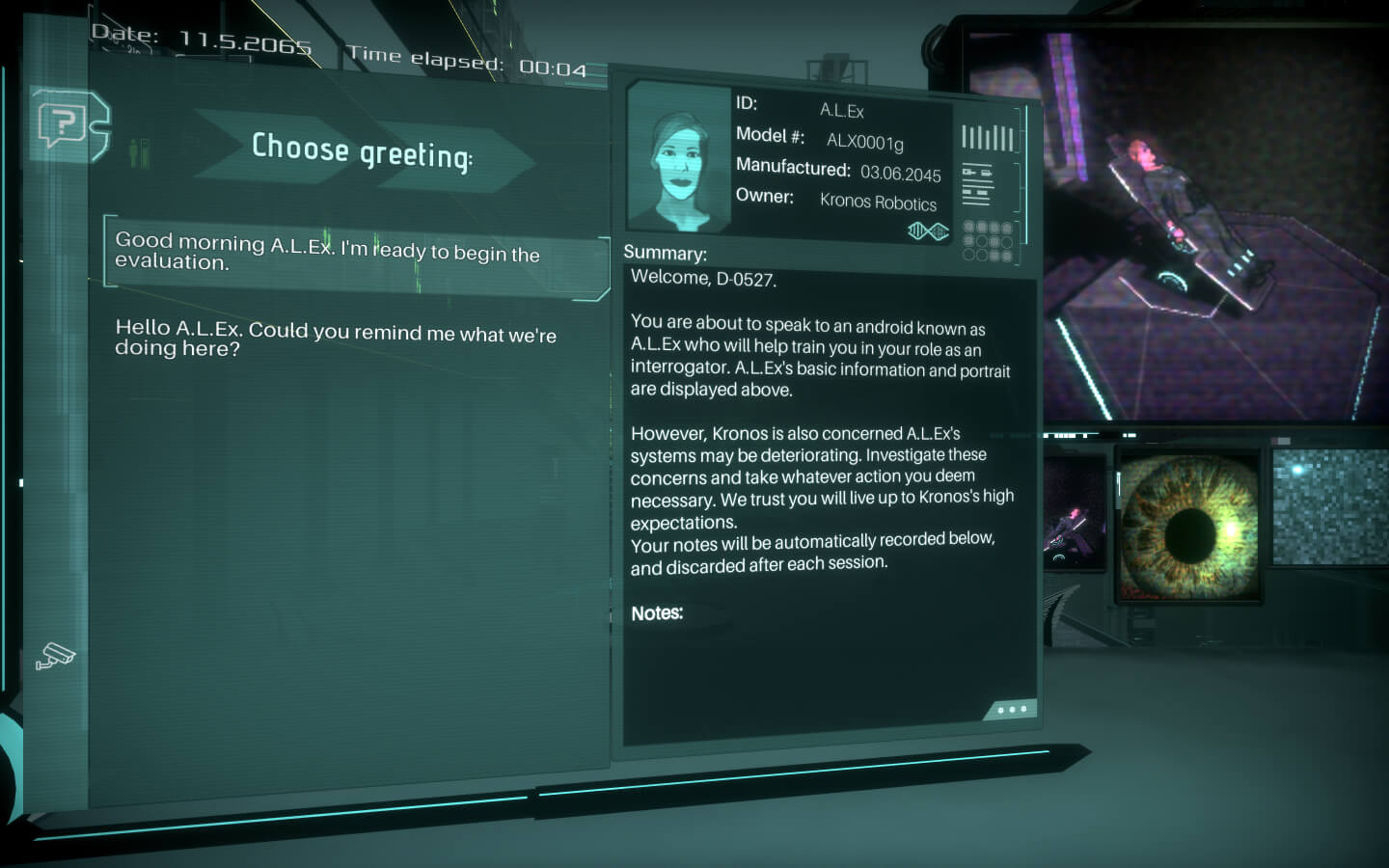
Task: Expand the notes with the three-dot button
Action: click(x=1011, y=710)
